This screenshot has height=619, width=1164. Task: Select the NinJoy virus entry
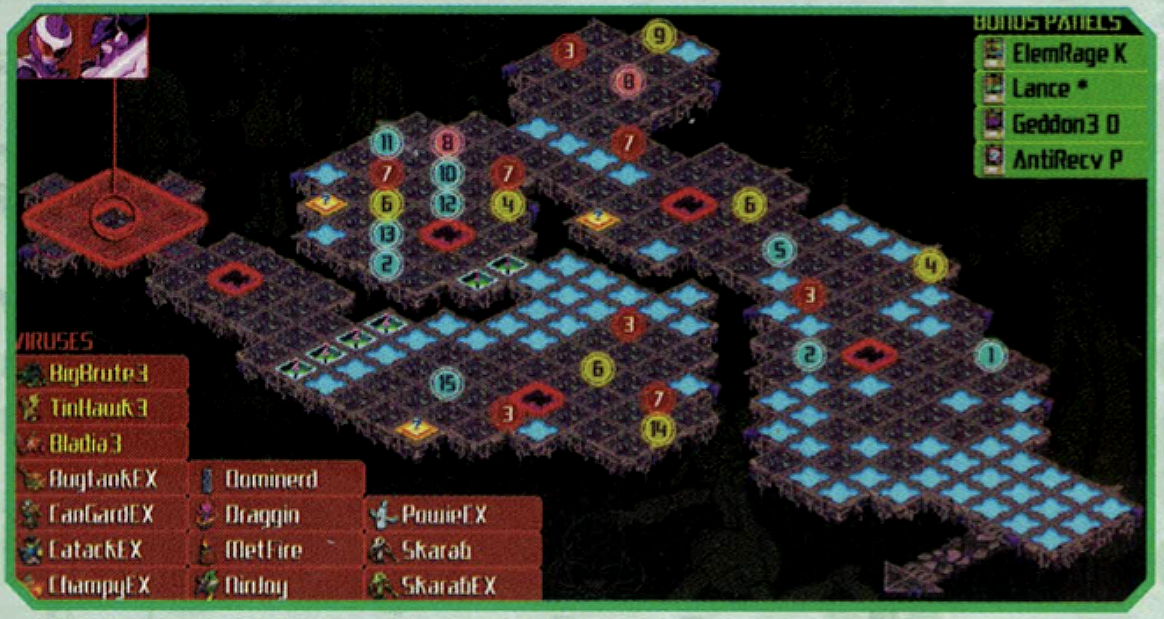[276, 584]
